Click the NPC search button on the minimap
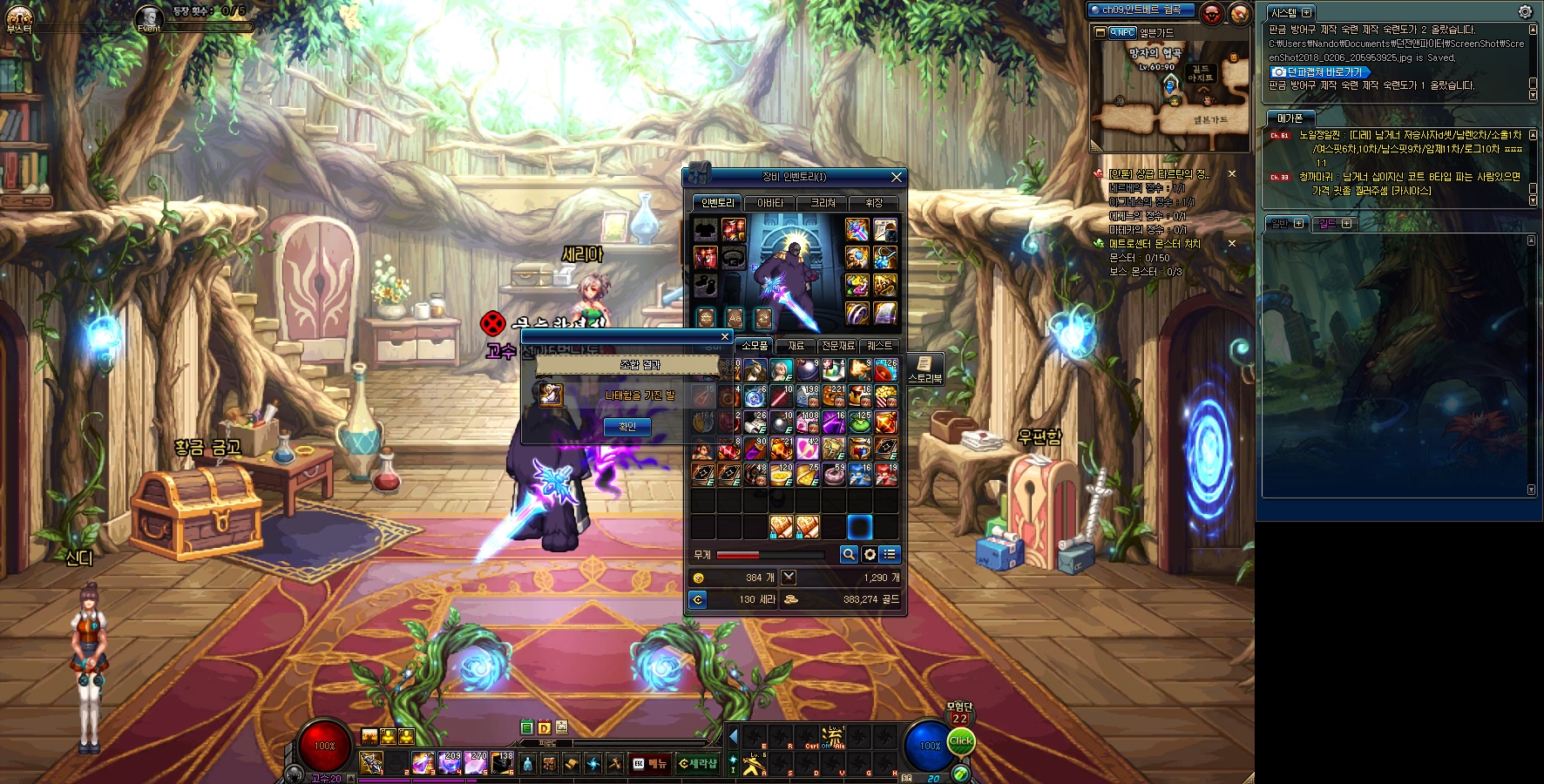The image size is (1544, 784). click(1122, 32)
